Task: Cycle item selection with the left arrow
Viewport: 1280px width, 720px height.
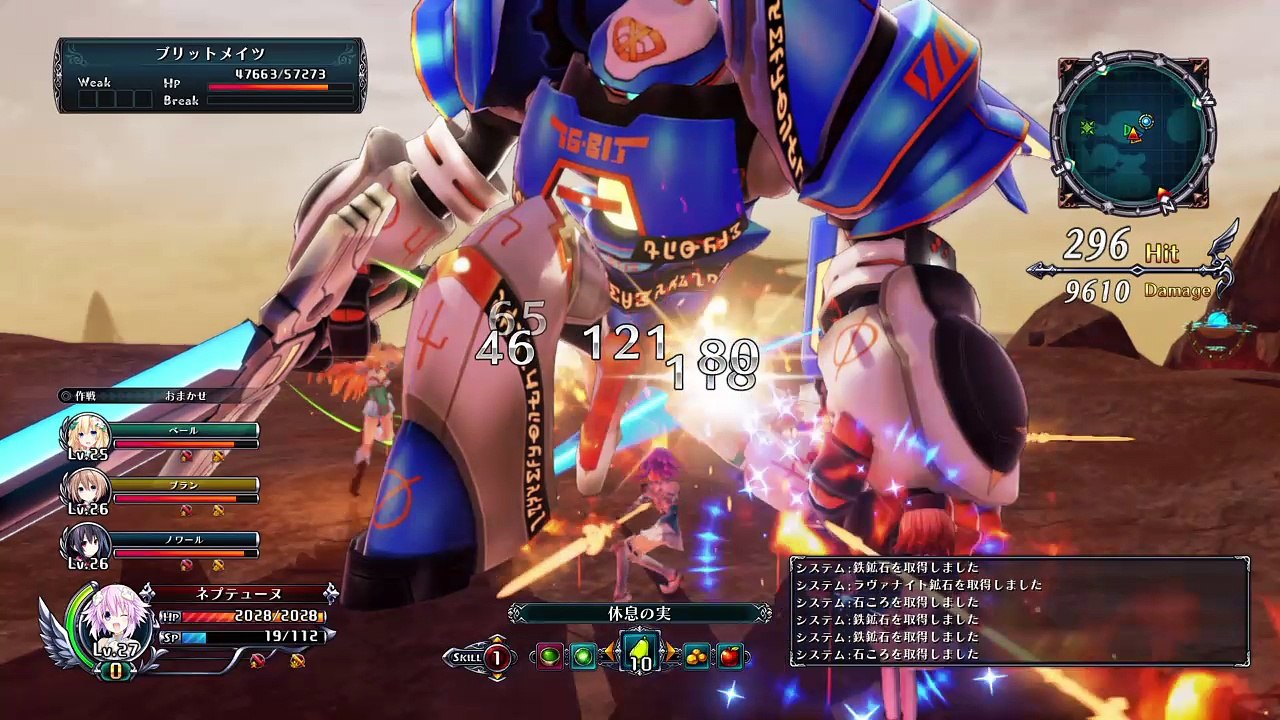Action: [608, 655]
